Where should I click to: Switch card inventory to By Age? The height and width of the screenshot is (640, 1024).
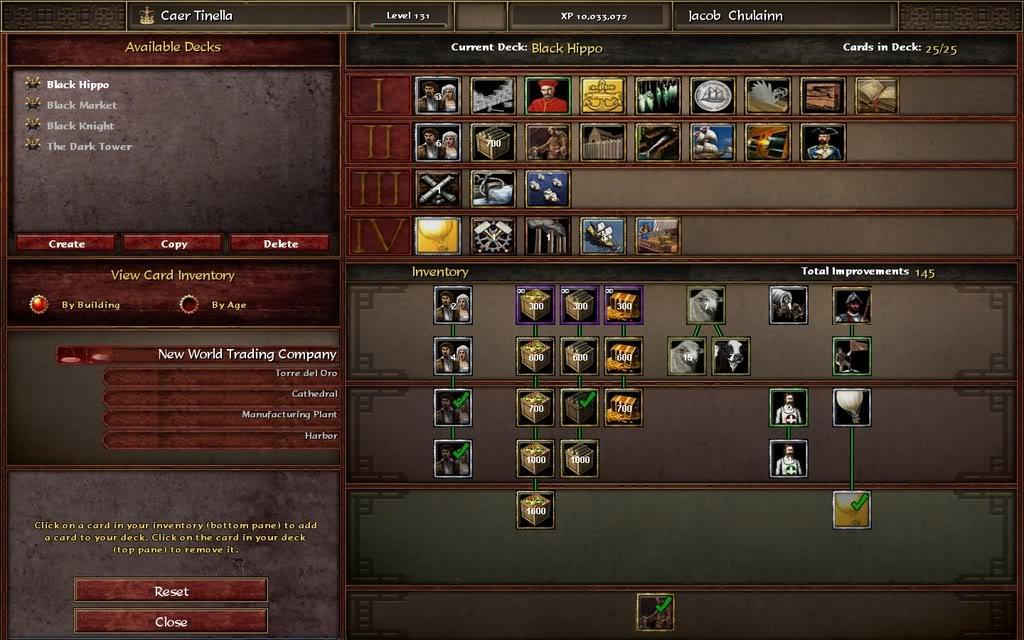point(189,304)
